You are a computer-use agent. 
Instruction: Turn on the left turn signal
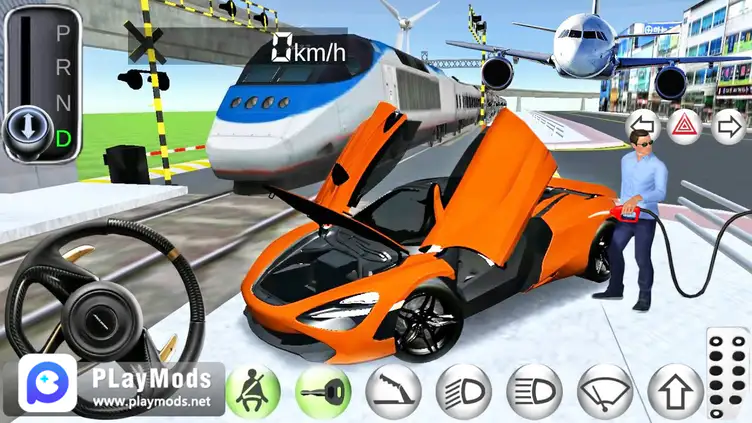641,126
